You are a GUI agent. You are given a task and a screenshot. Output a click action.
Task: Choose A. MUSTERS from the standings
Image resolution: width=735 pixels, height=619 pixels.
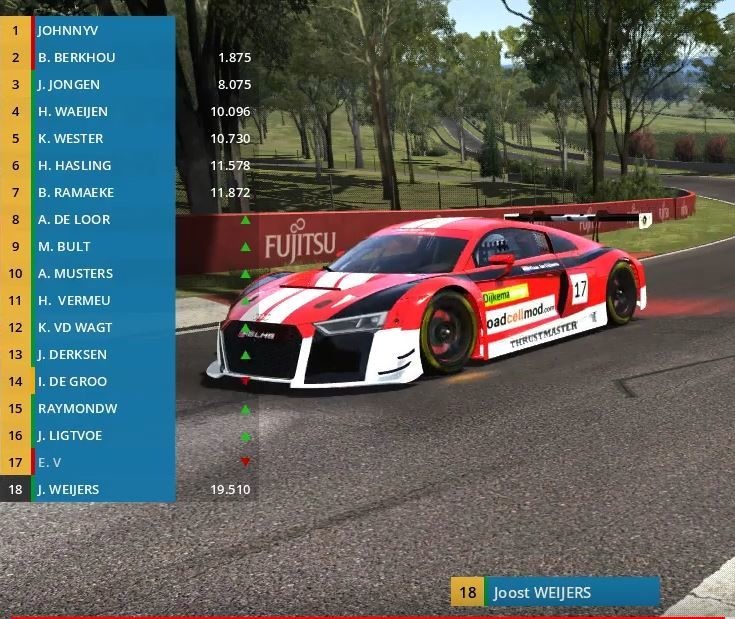[x=100, y=273]
